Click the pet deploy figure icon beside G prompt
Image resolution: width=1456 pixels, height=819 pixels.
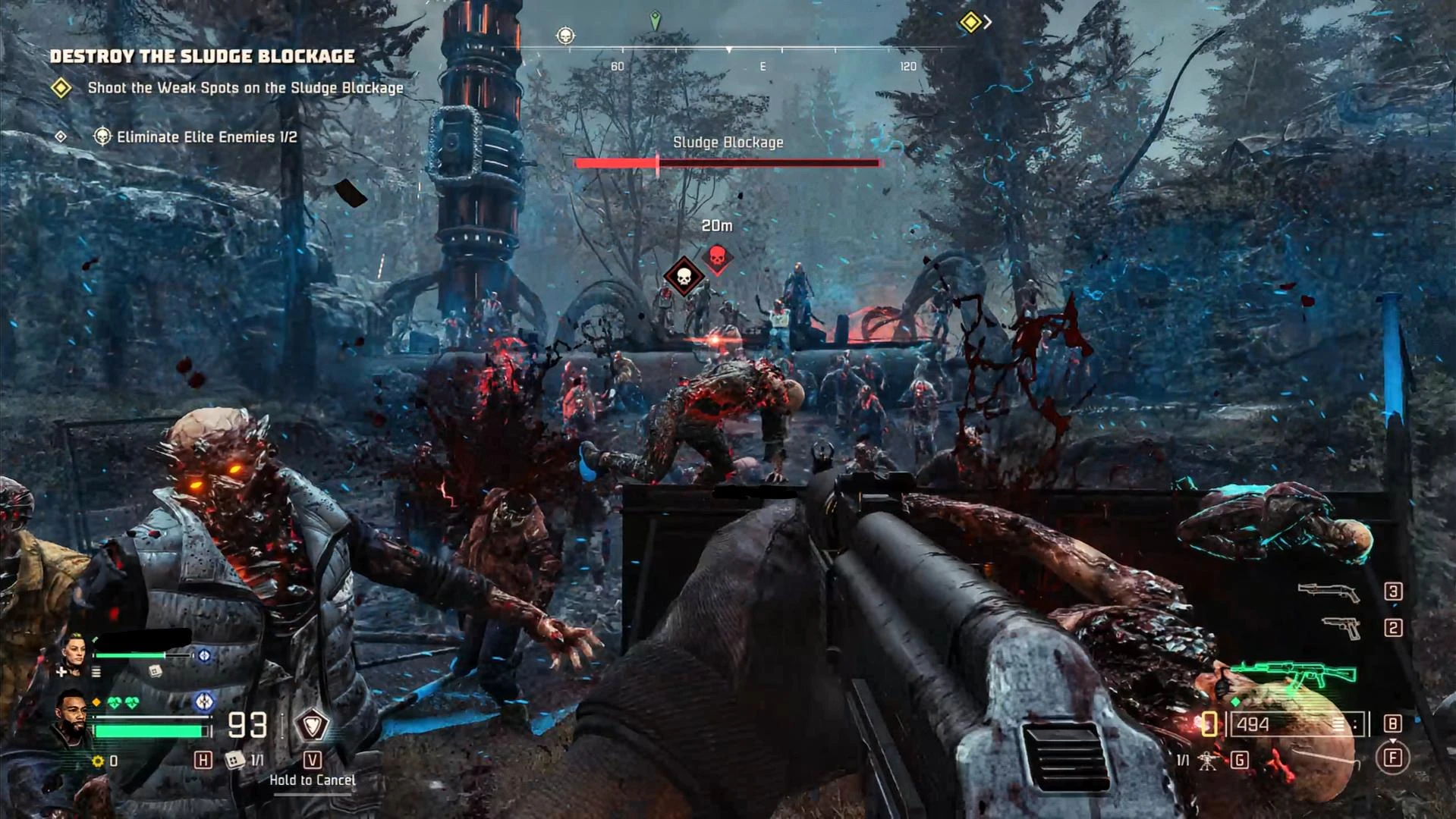click(1208, 761)
